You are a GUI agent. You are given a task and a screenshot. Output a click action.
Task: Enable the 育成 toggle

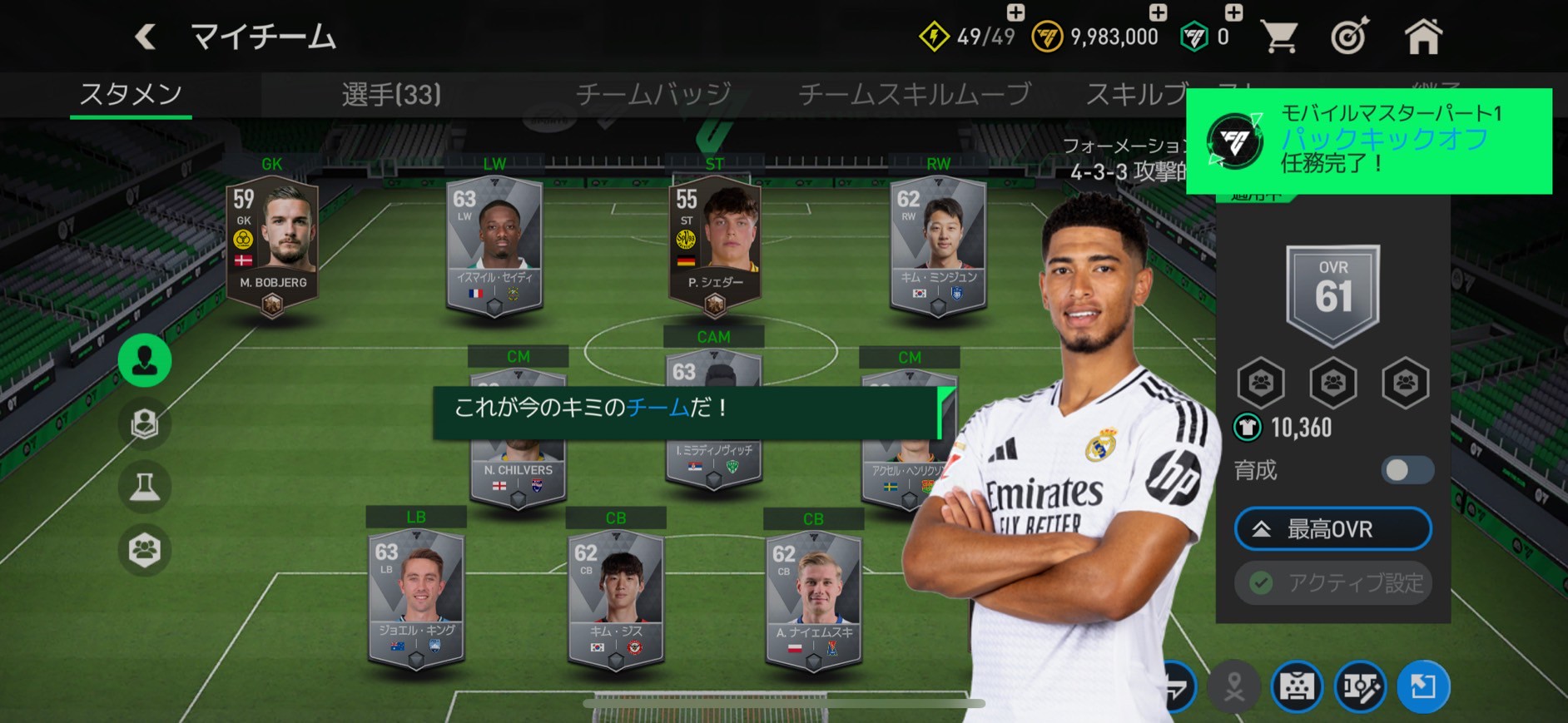(1407, 470)
